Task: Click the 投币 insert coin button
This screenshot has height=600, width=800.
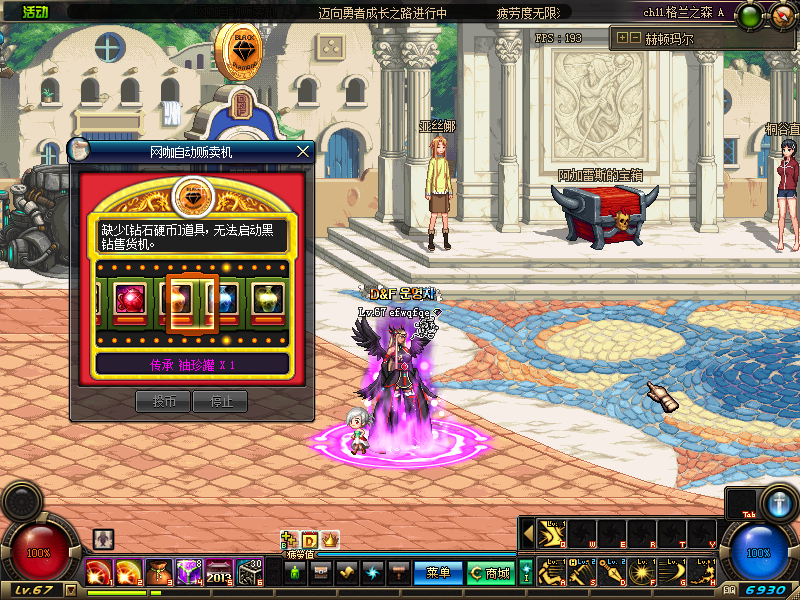Action: (x=163, y=402)
